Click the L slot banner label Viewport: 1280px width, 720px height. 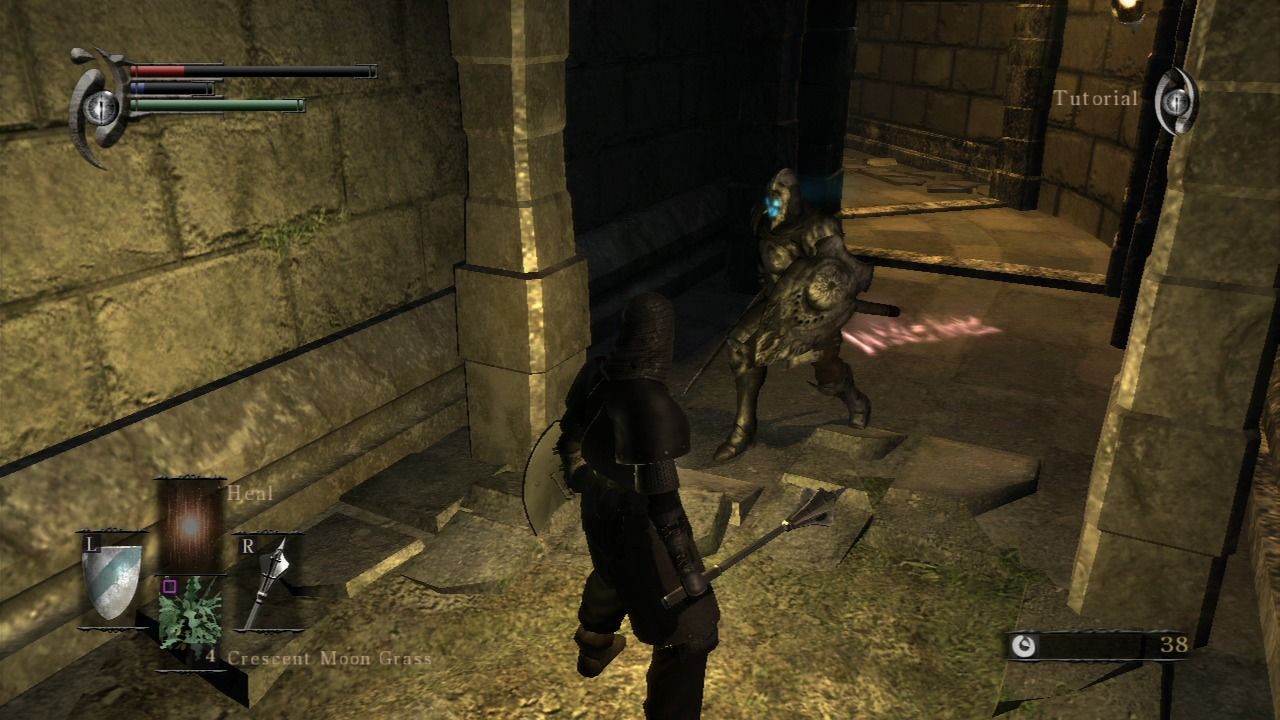coord(92,544)
